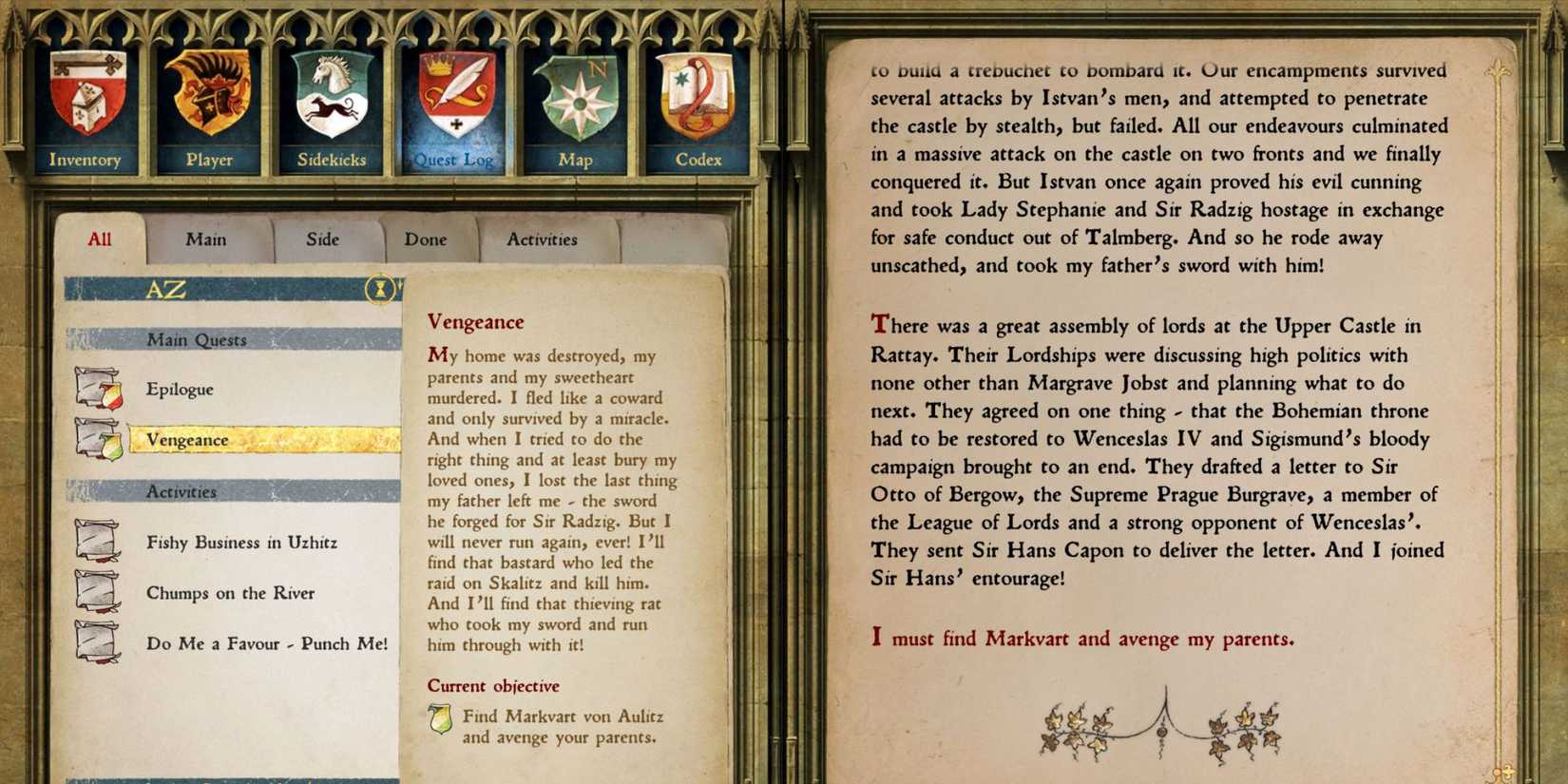
Task: Switch to the Done tab
Action: point(426,239)
